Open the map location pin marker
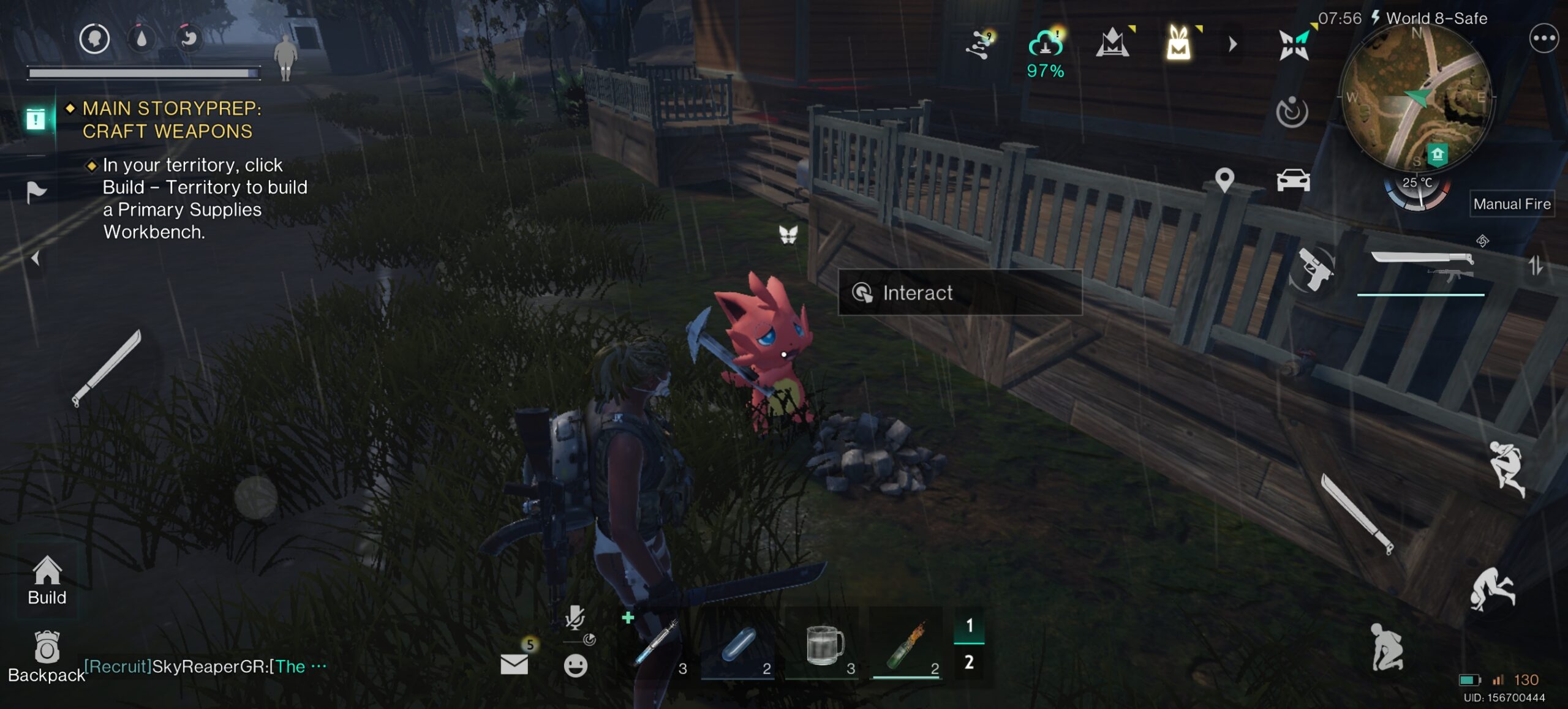 coord(1224,180)
